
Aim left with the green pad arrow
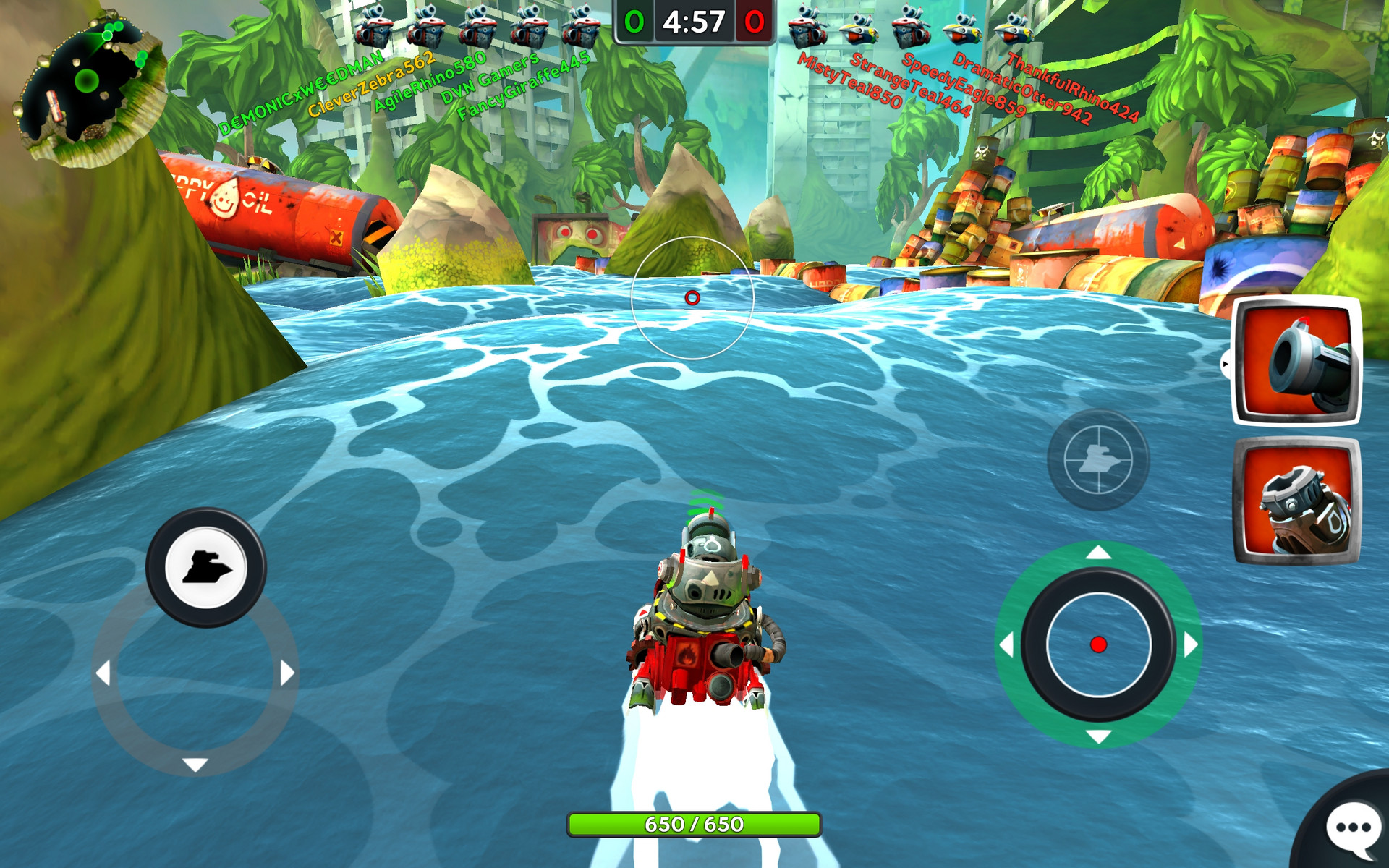coord(1006,644)
